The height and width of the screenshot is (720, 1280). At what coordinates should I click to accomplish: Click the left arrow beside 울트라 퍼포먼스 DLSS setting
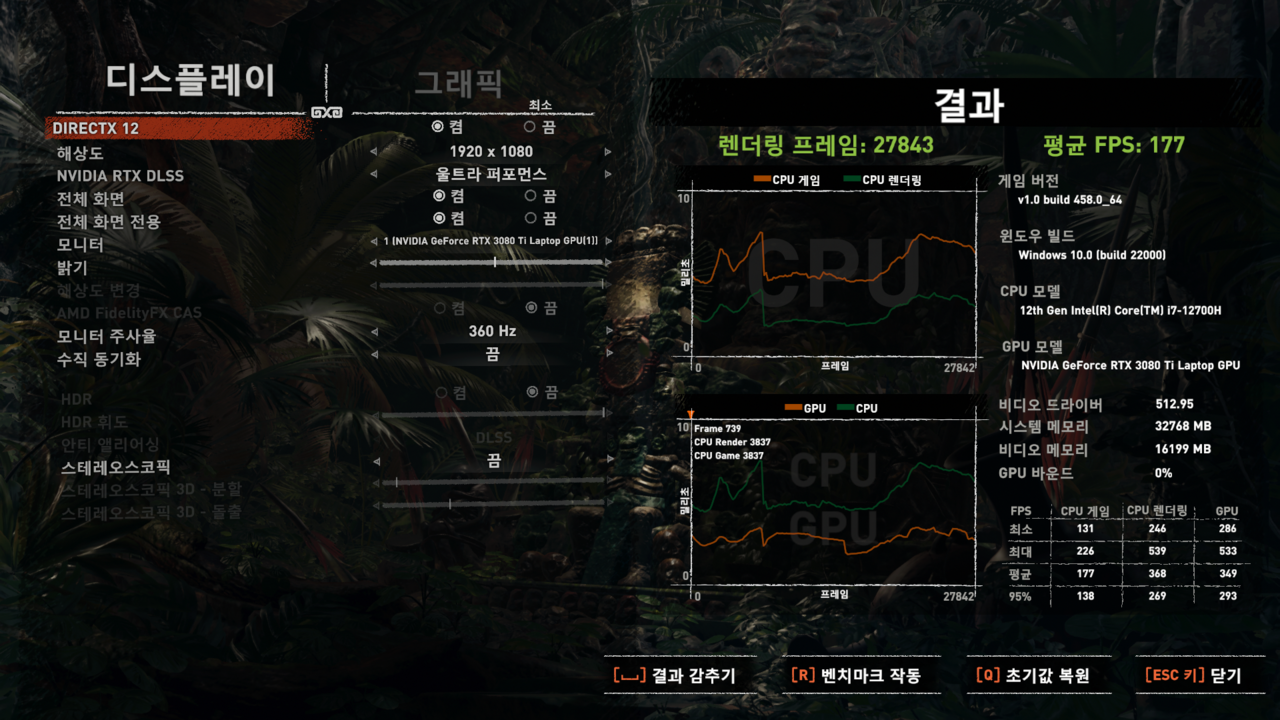(x=374, y=175)
